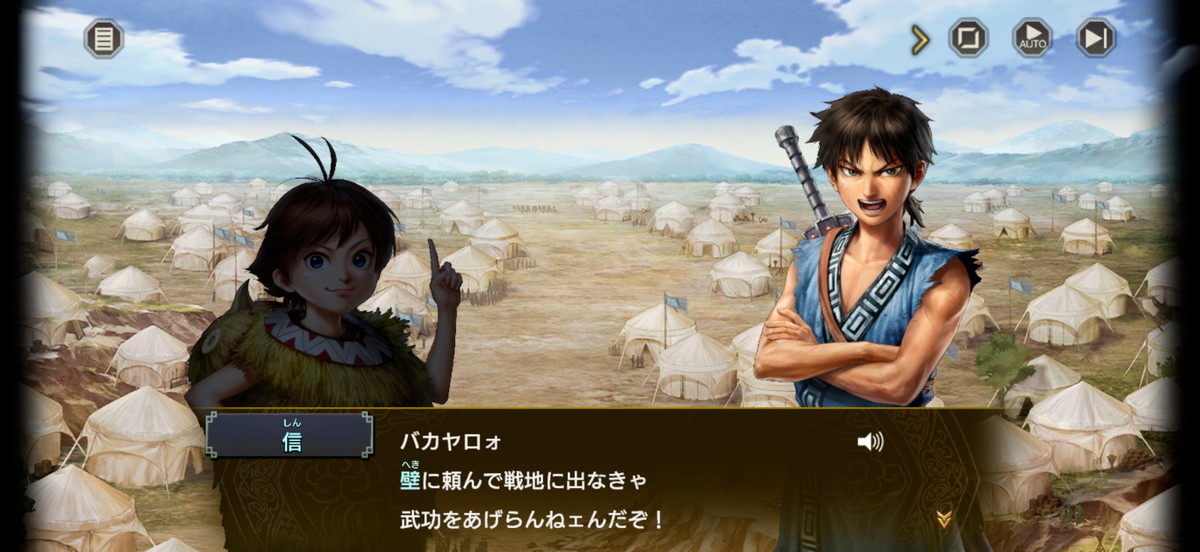The image size is (1200, 552).
Task: Advance dialogue with the gold arrow indicator
Action: pyautogui.click(x=943, y=518)
